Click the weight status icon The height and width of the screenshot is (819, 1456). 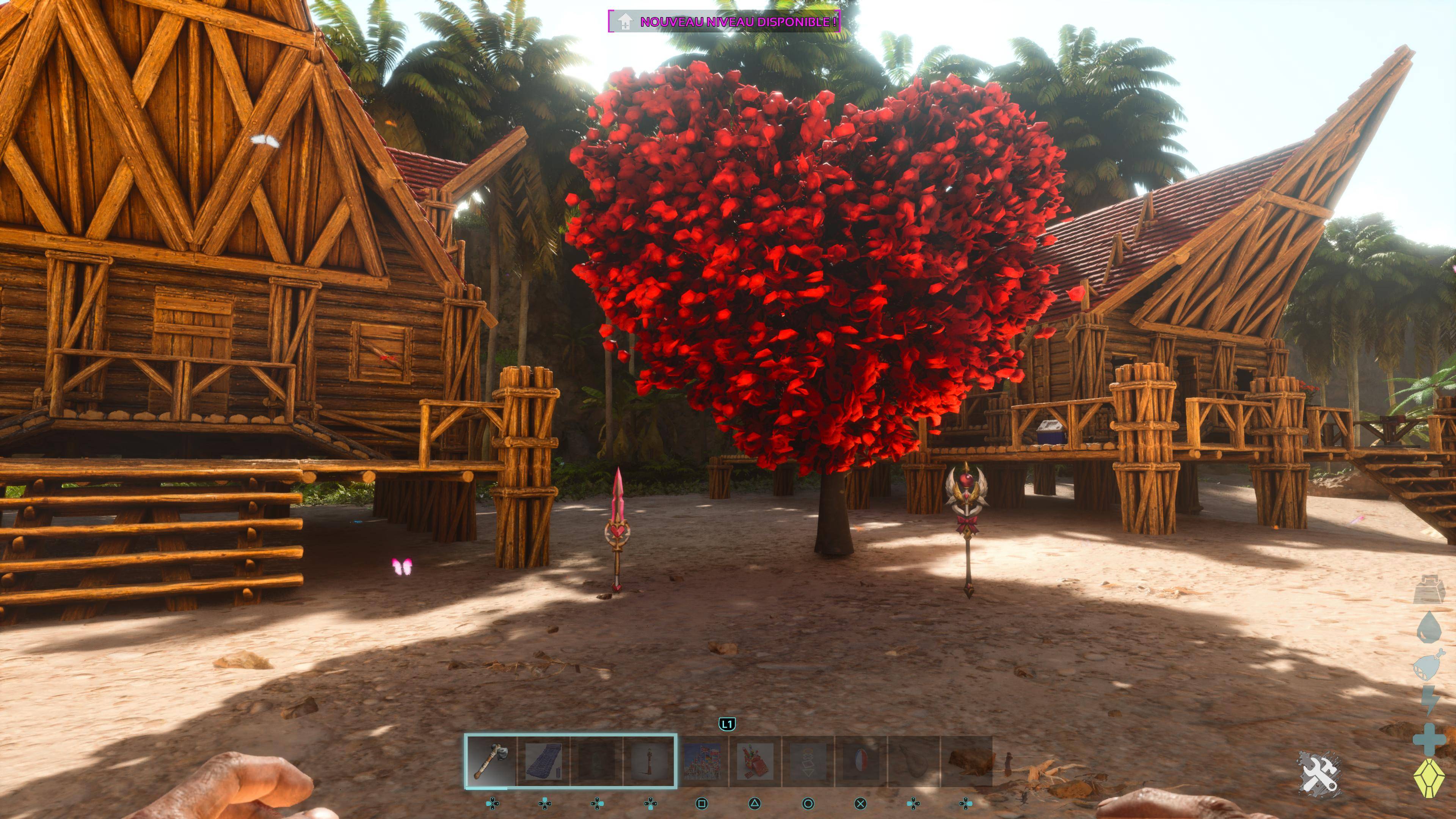1428,590
